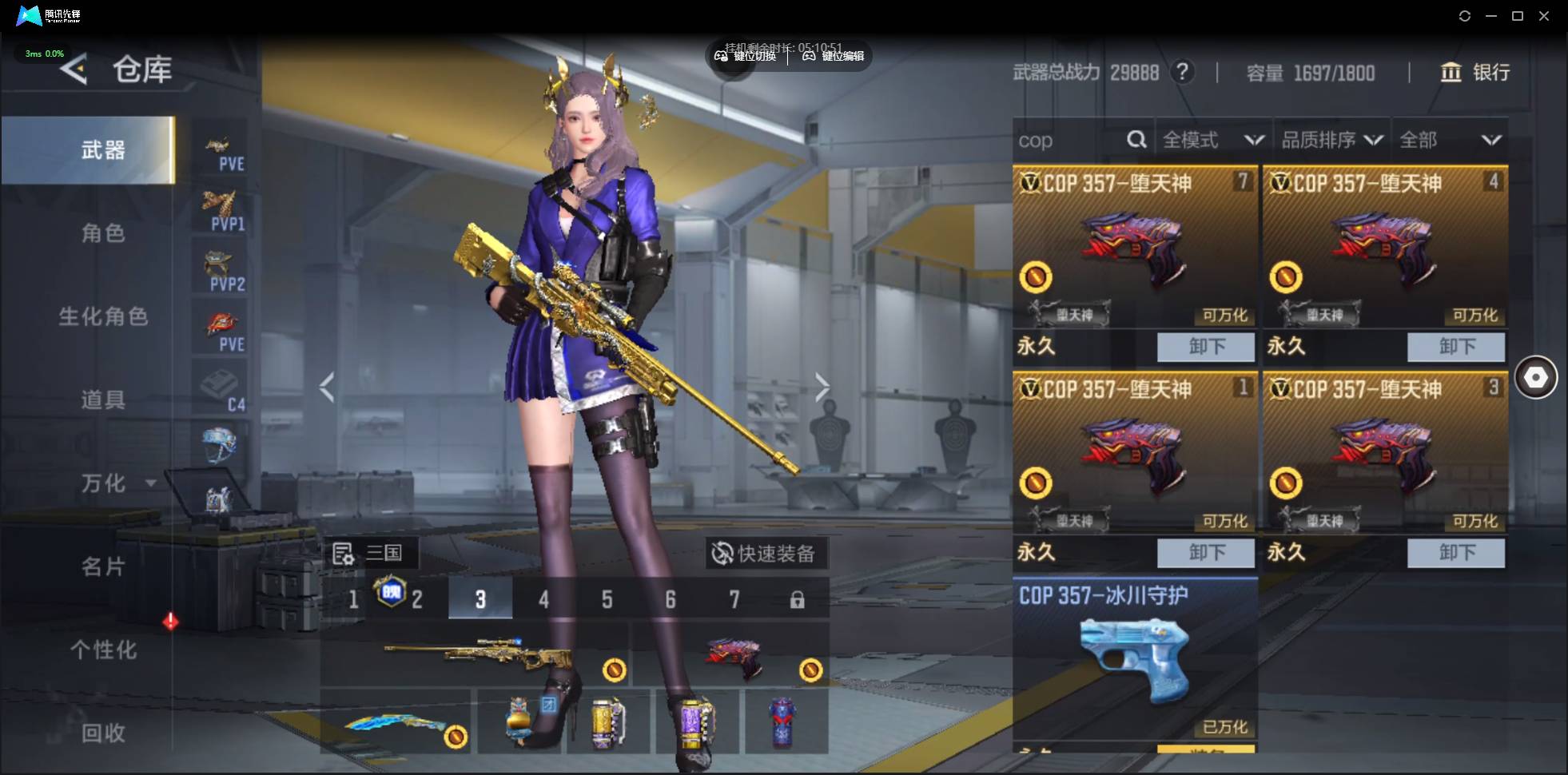This screenshot has height=775, width=1568.
Task: Open the 银行 bank
Action: (1475, 73)
